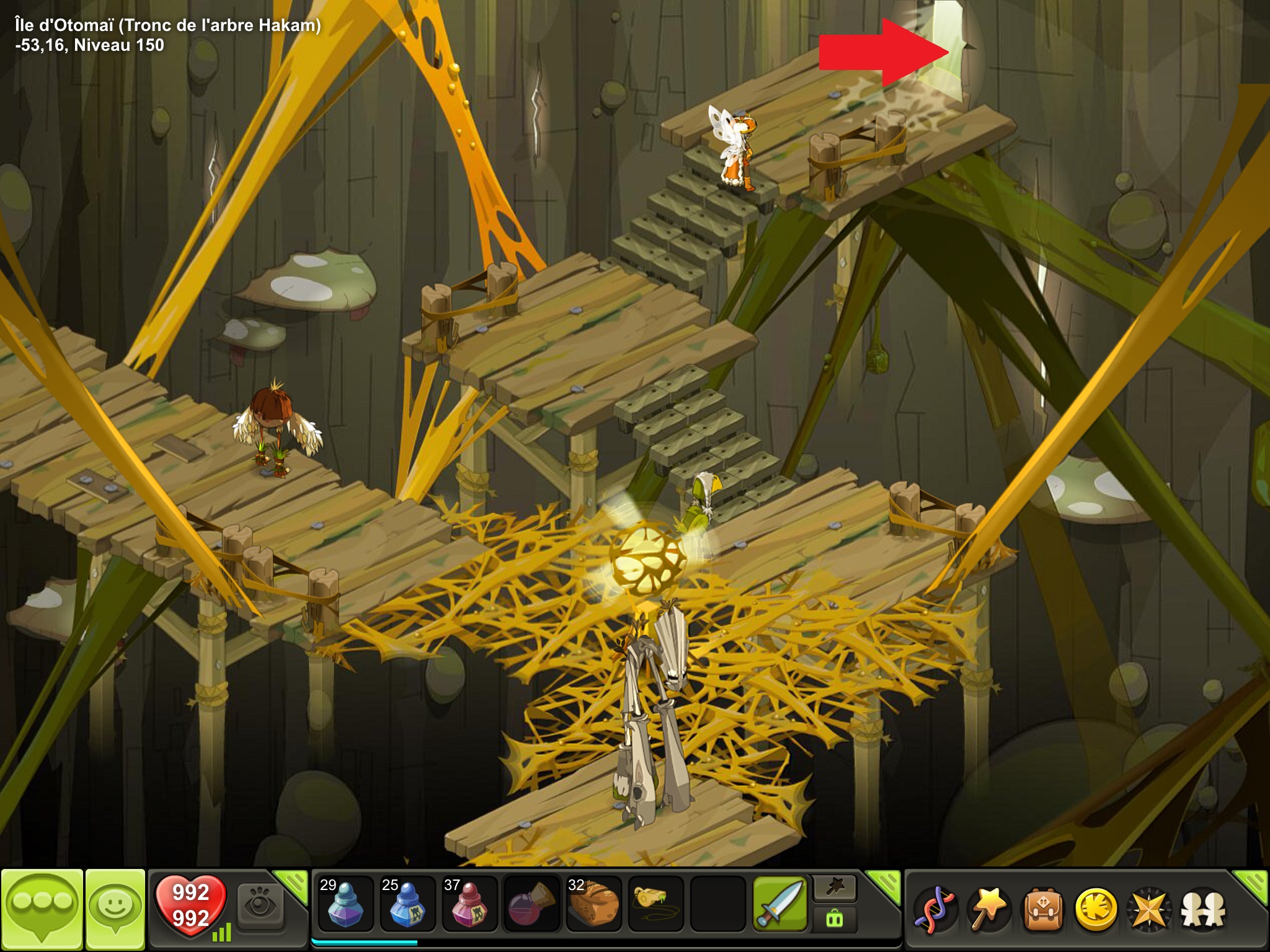Open the compass star world map
The width and height of the screenshot is (1270, 952).
click(x=1149, y=909)
